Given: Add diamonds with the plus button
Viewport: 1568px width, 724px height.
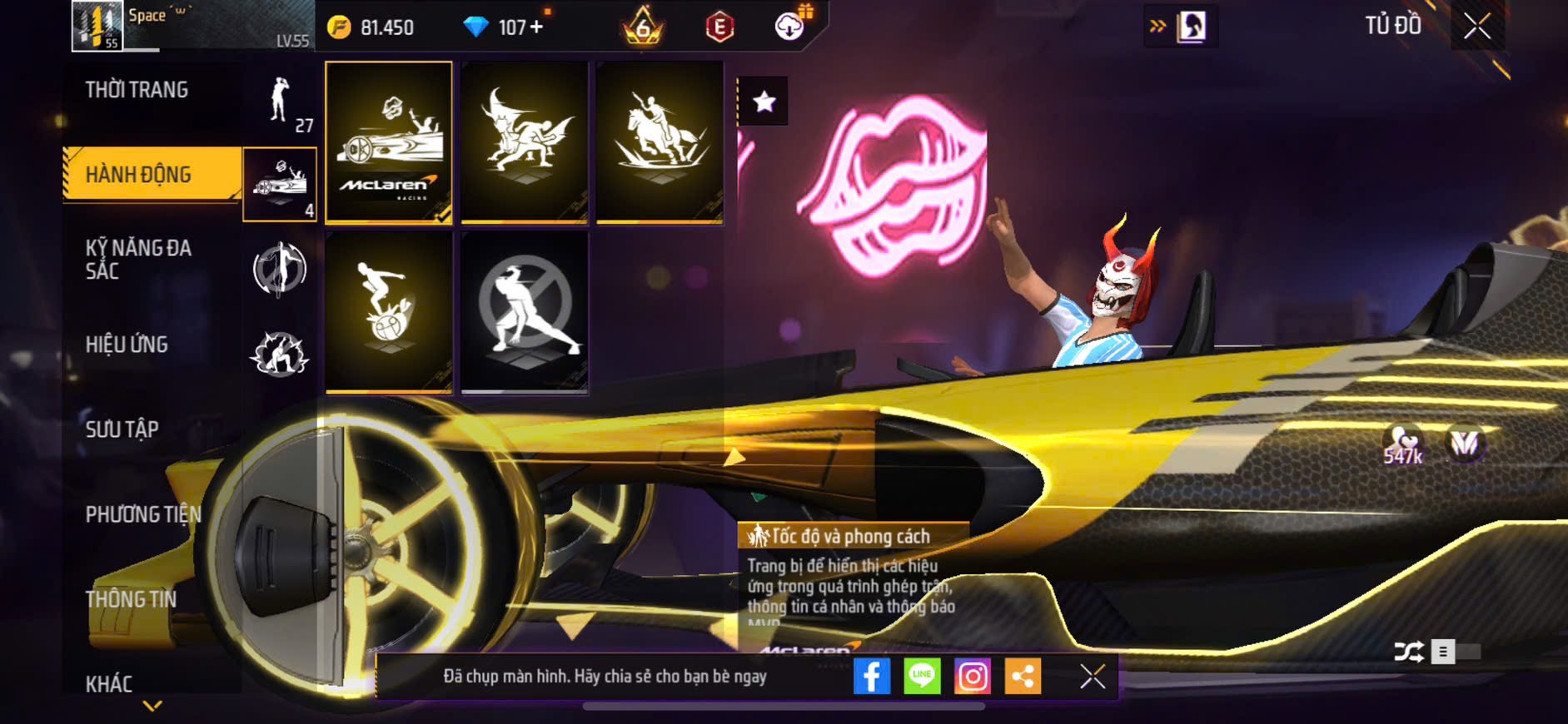Looking at the screenshot, I should [x=536, y=27].
